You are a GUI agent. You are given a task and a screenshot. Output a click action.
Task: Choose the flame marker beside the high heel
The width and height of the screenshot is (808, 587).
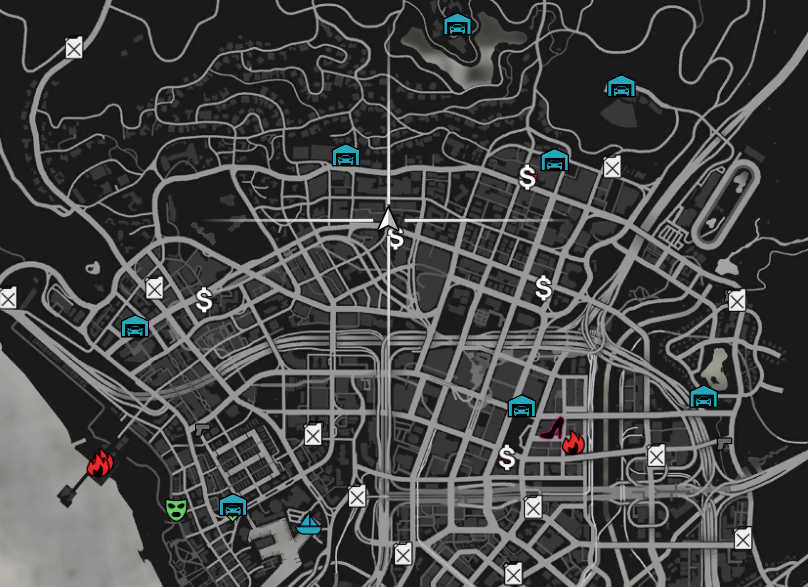point(573,442)
